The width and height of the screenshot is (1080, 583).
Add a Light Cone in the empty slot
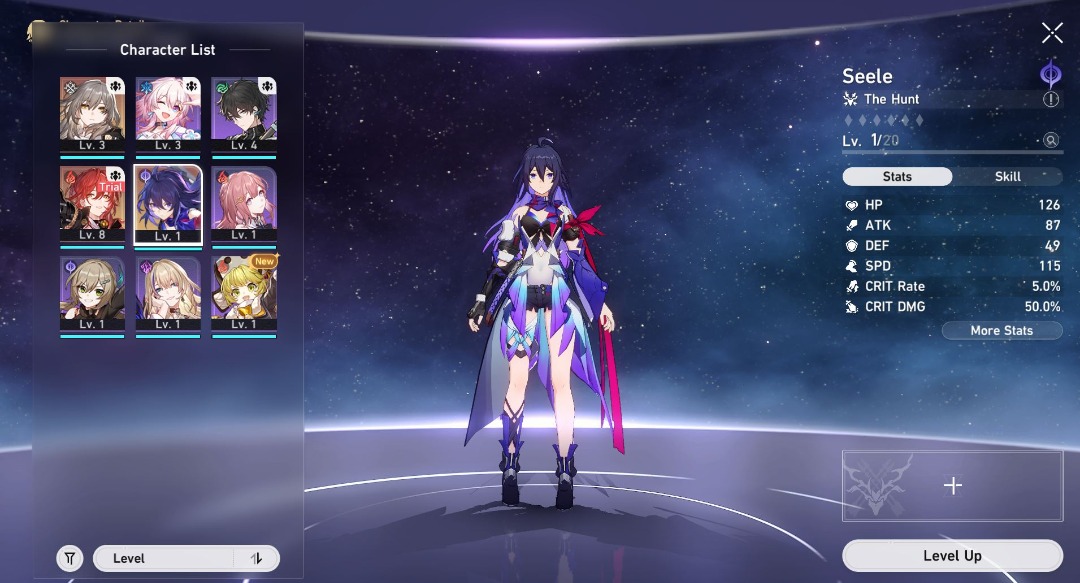point(952,486)
